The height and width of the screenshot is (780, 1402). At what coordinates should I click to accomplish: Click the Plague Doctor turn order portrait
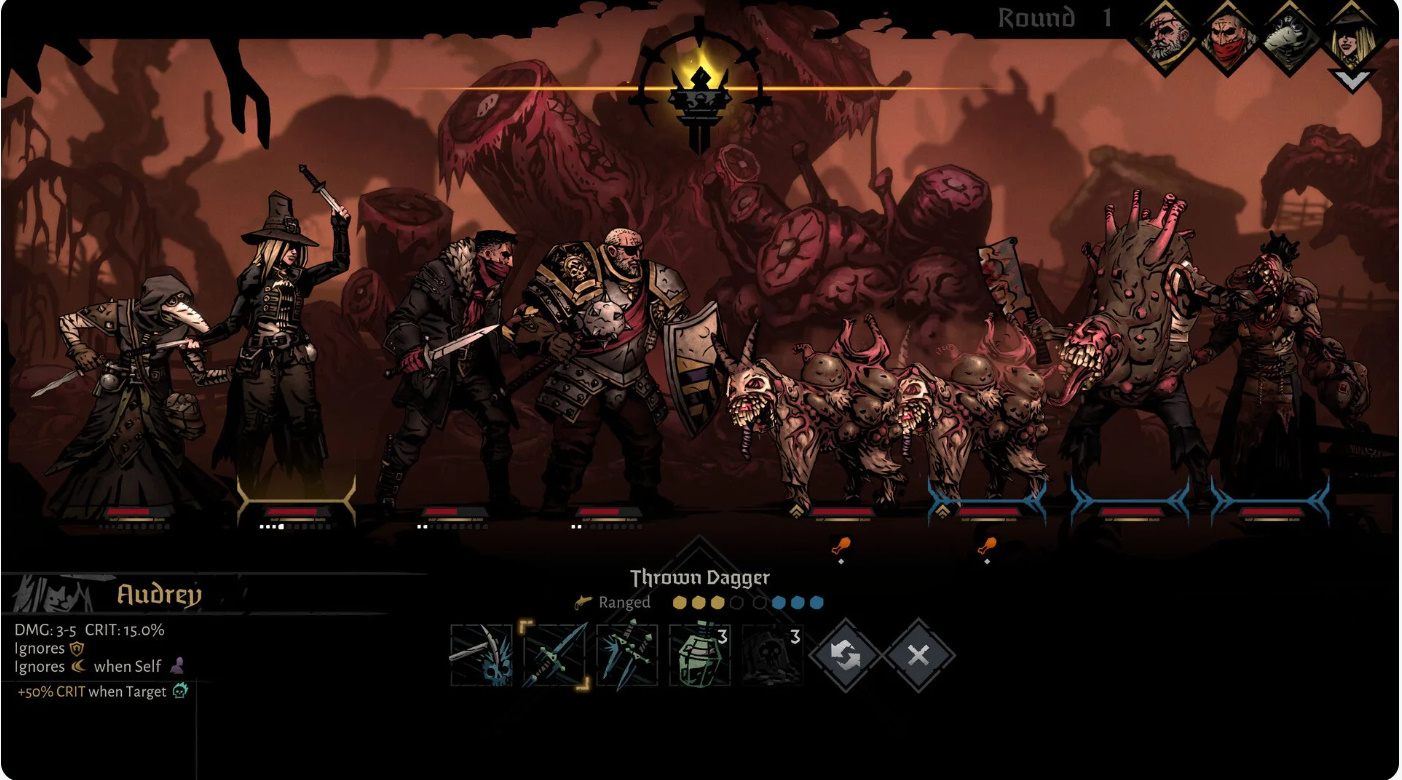coord(1290,38)
